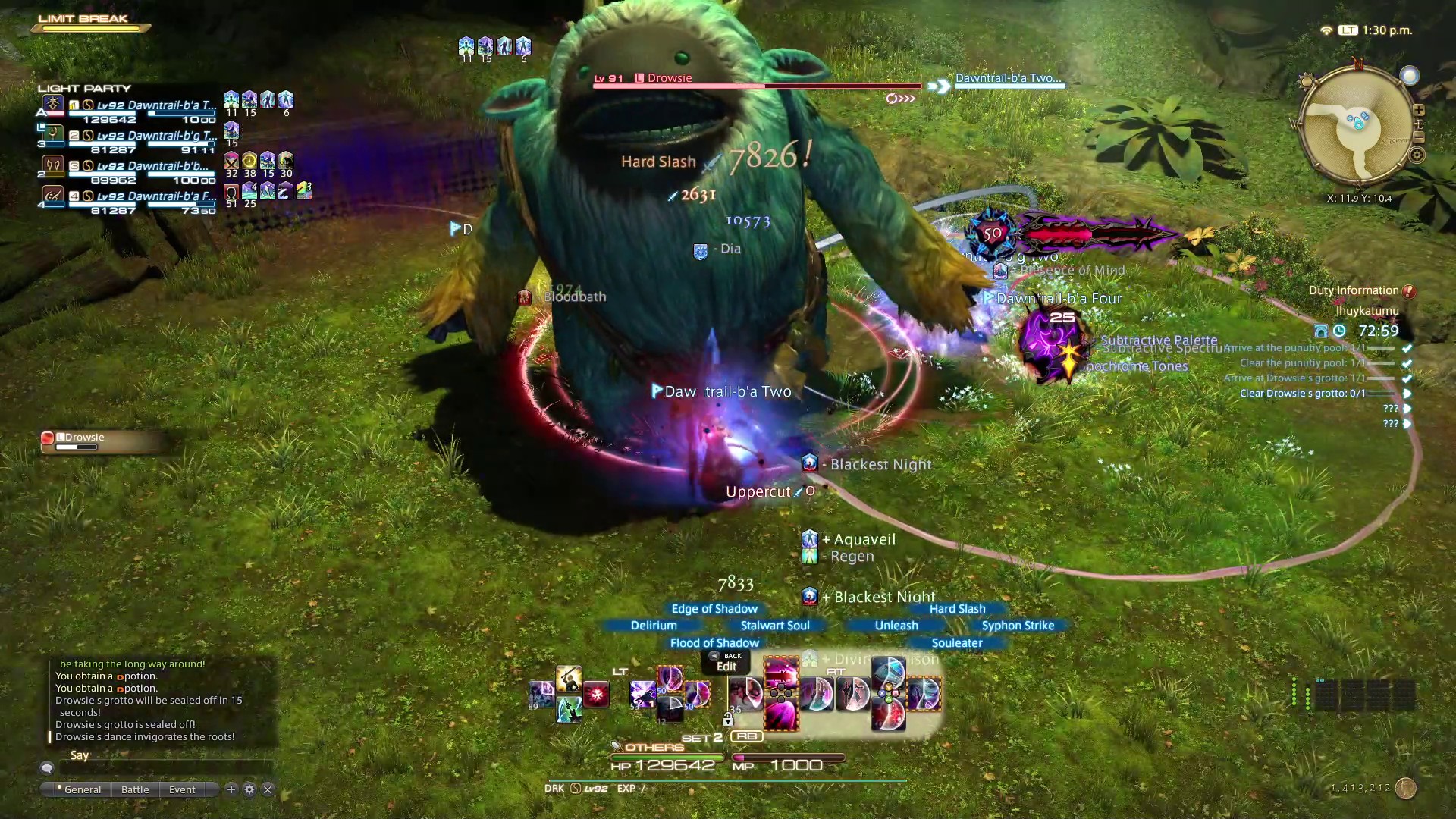Use the golden raised-sword warrior ability icon

[x=568, y=678]
